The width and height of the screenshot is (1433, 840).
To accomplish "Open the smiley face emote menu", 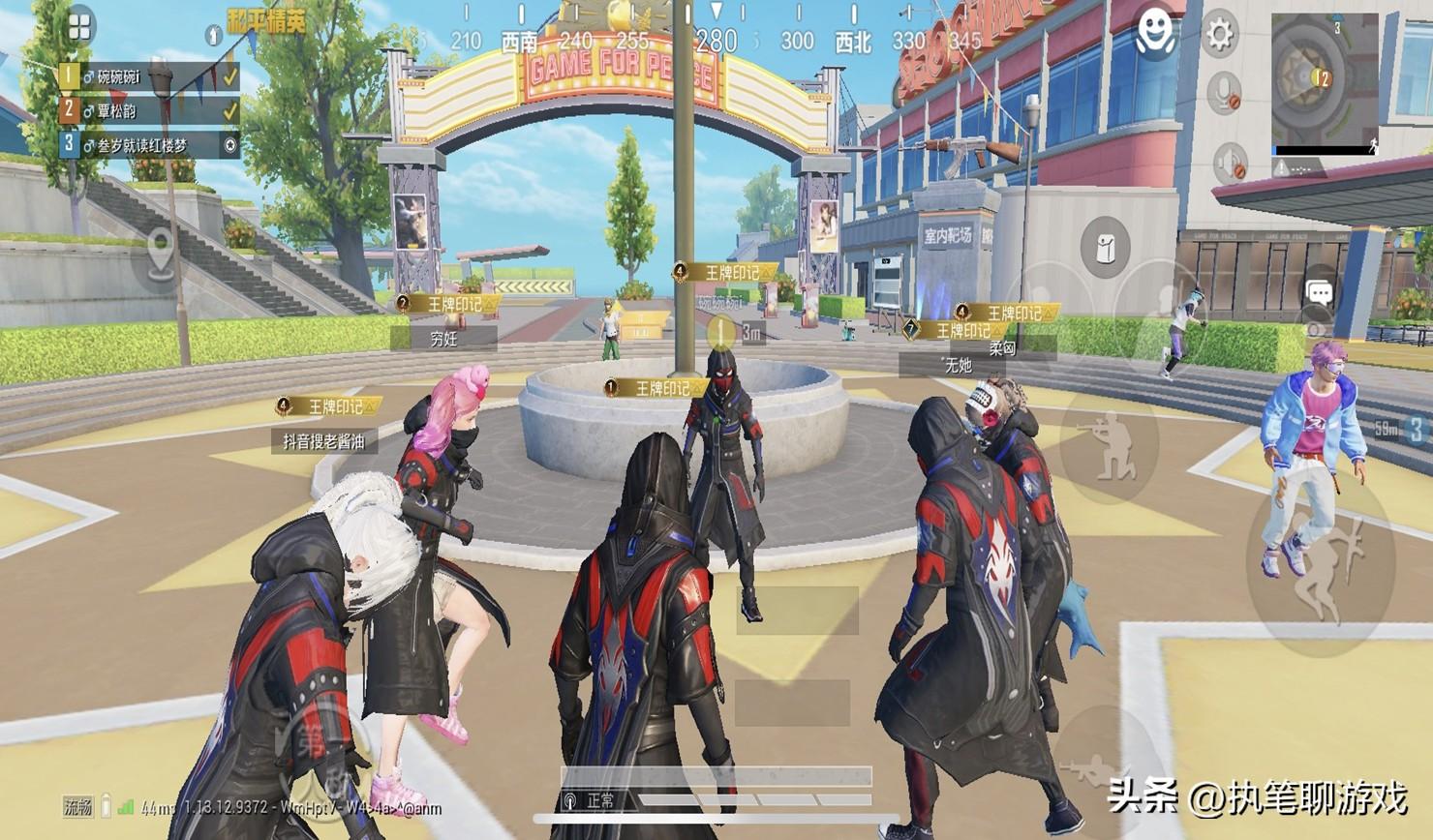I will (1155, 35).
